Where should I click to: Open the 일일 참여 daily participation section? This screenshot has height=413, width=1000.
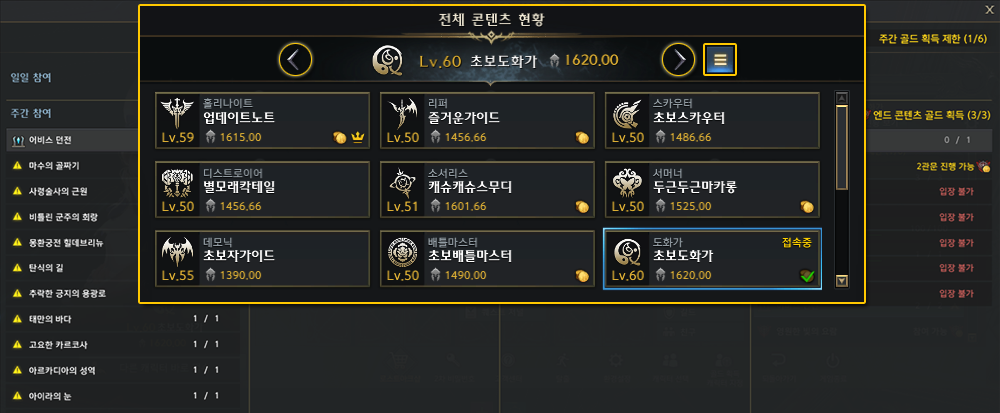32,77
